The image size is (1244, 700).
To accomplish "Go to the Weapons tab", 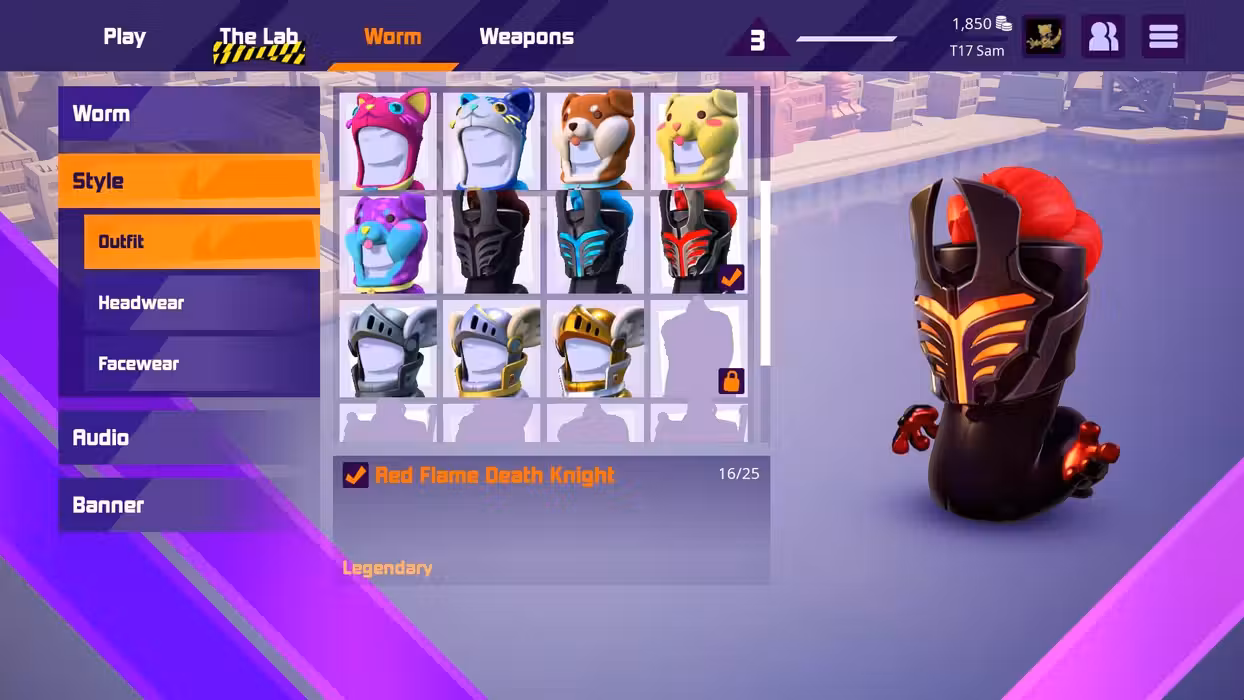I will (526, 37).
